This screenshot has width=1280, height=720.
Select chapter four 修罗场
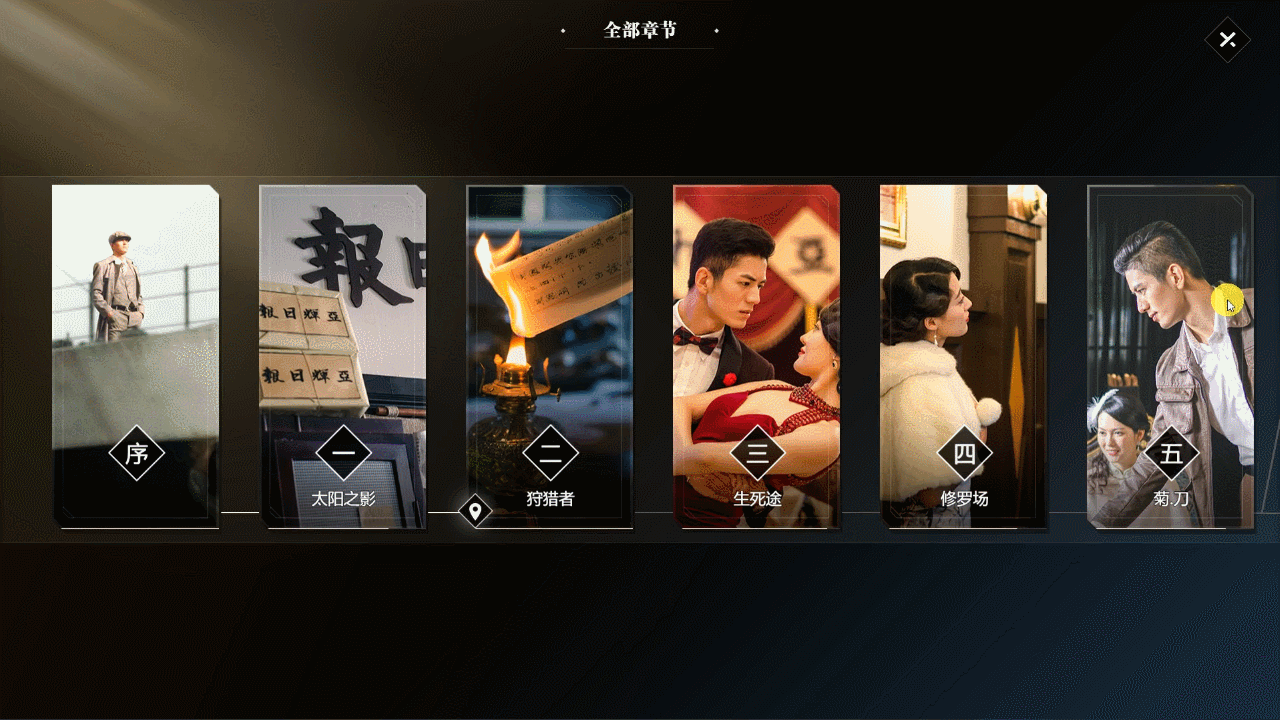pos(964,355)
